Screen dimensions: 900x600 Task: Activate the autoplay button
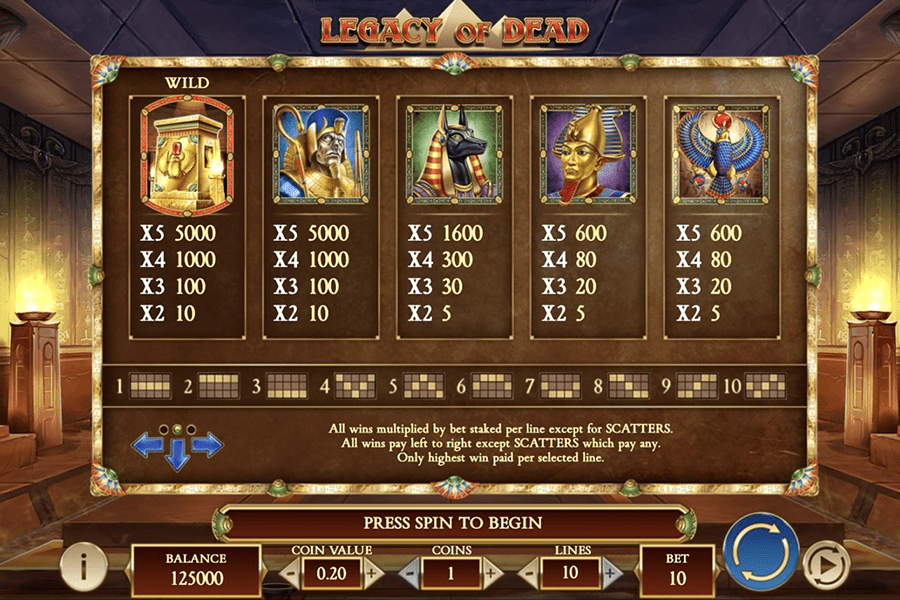click(x=826, y=565)
